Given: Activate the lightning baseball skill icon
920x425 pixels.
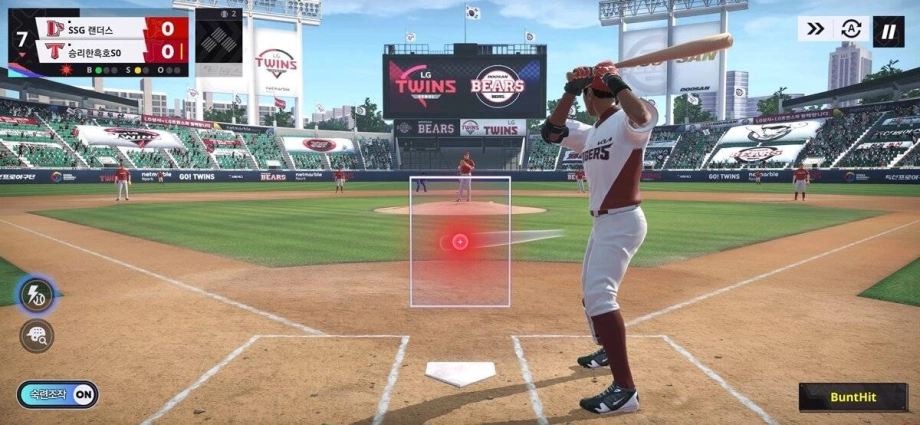Looking at the screenshot, I should tap(37, 293).
